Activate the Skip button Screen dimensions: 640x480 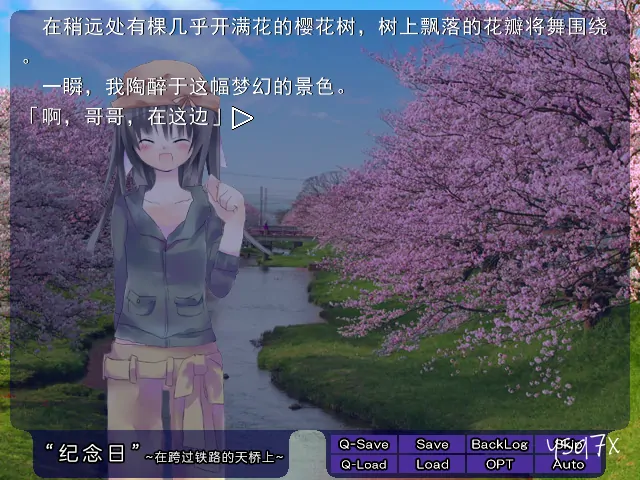point(568,444)
